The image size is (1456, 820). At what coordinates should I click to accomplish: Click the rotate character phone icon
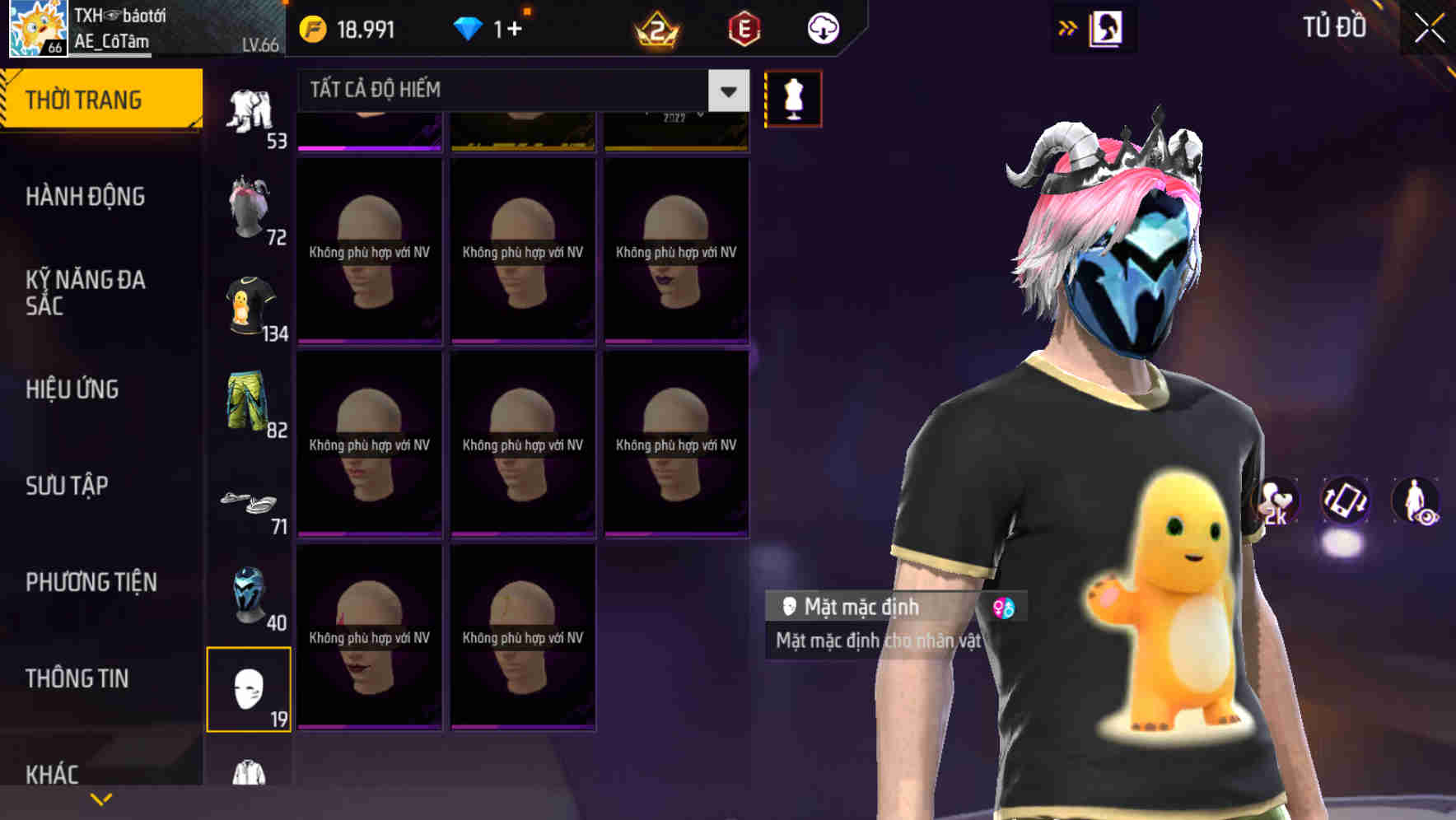coord(1347,502)
